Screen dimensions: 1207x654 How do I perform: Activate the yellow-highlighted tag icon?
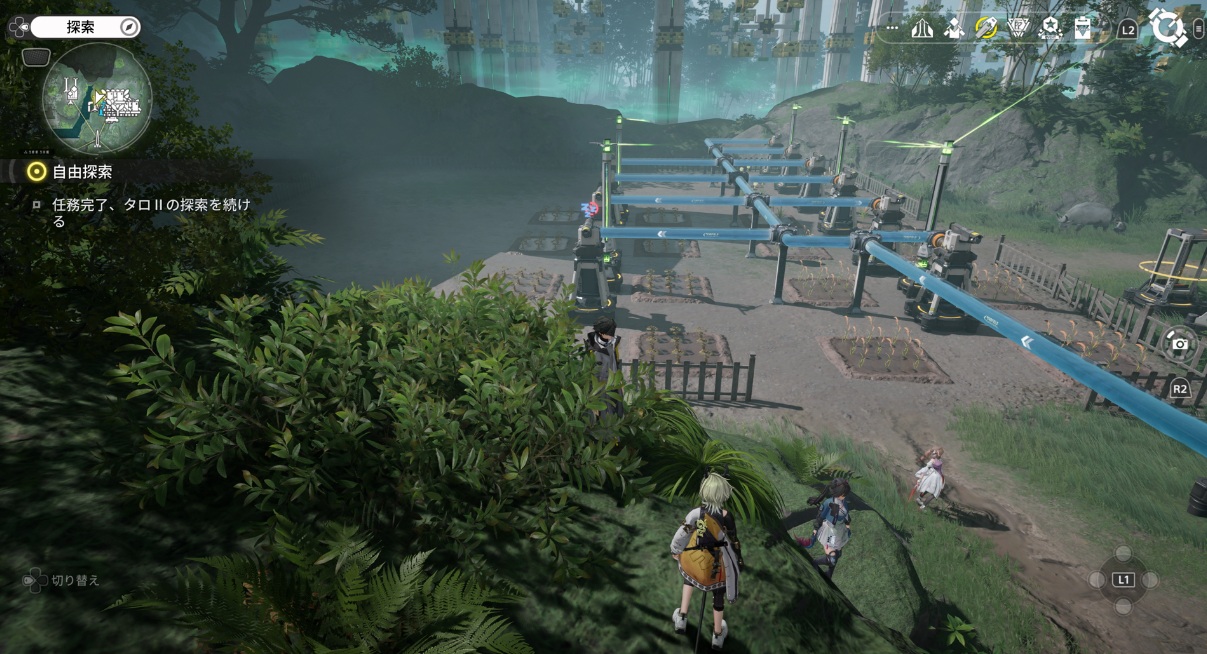click(986, 28)
